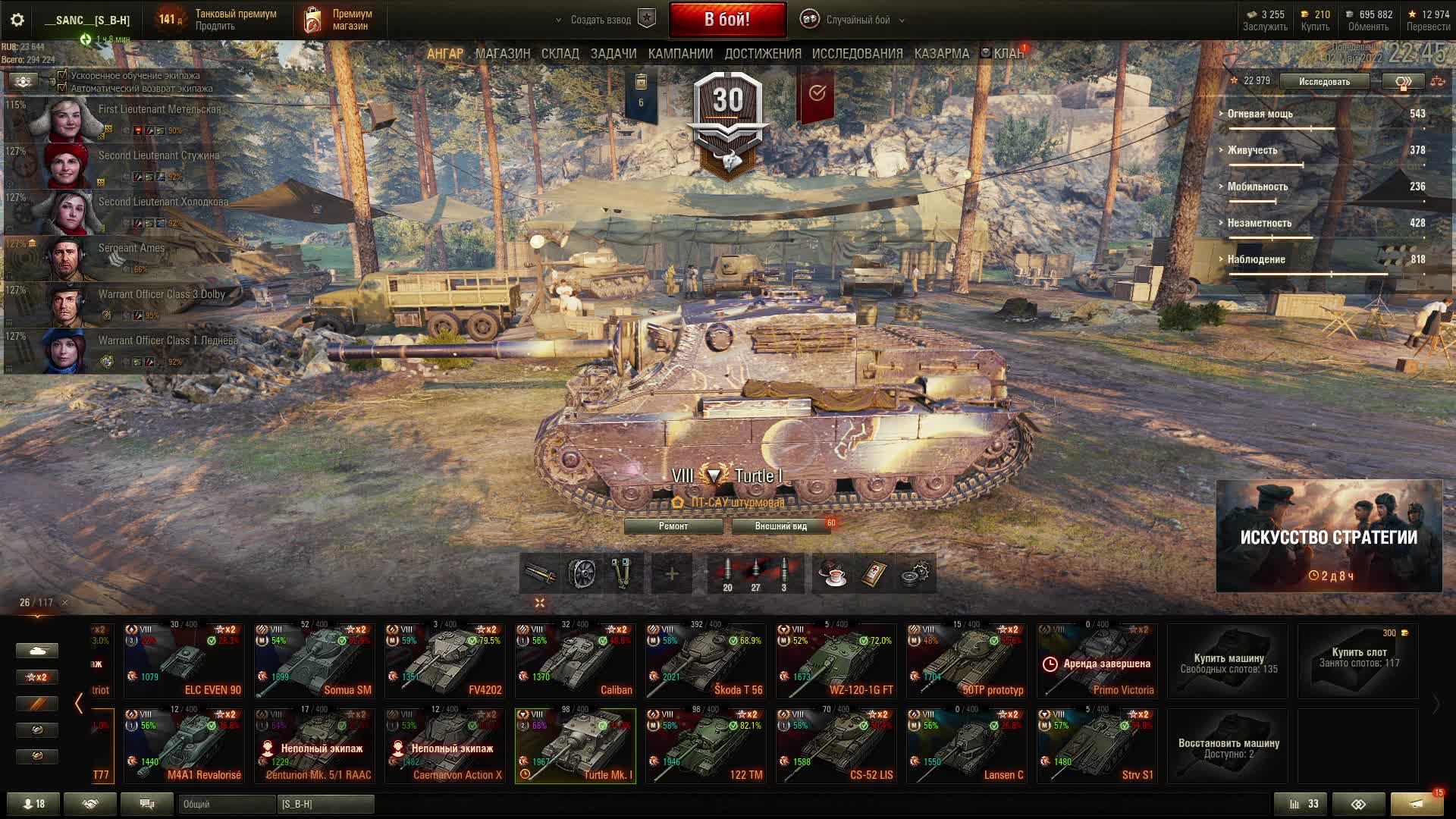
Task: Click the Ремонт repair button
Action: (673, 526)
